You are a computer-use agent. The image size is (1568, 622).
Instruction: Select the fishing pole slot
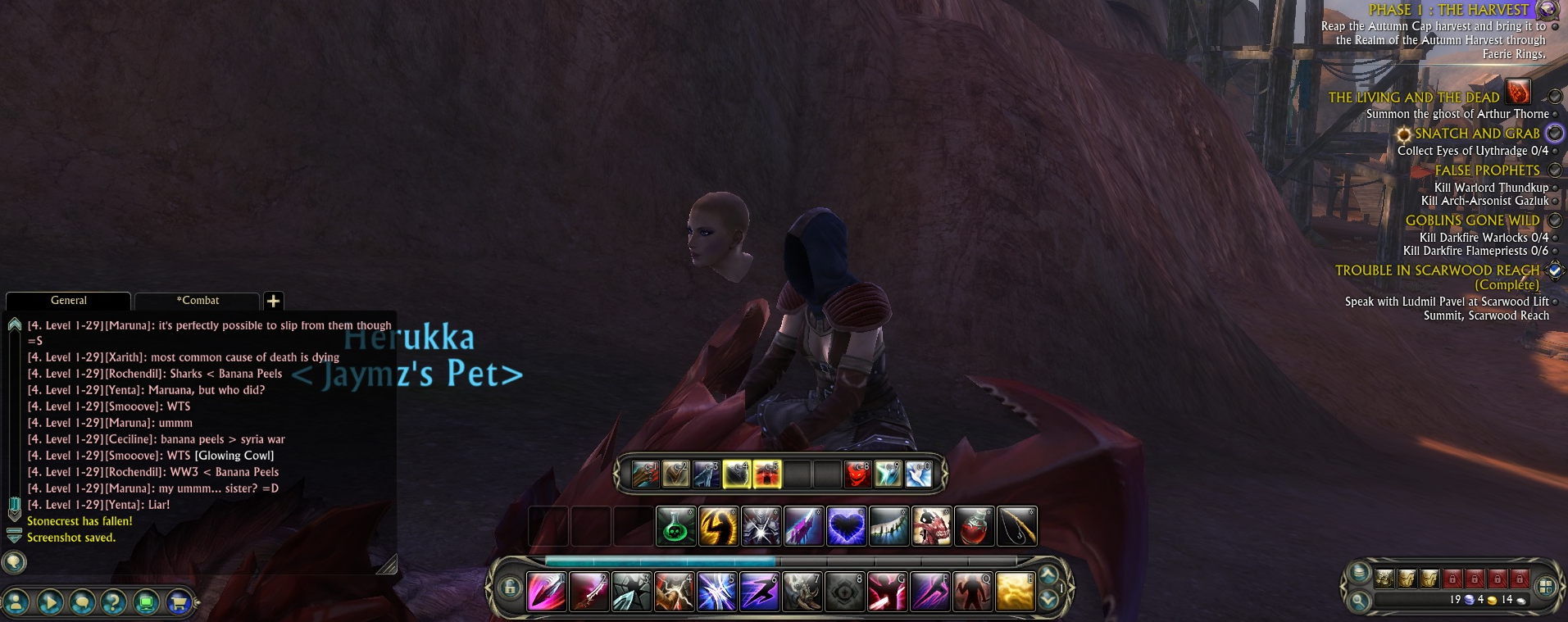(x=1016, y=527)
